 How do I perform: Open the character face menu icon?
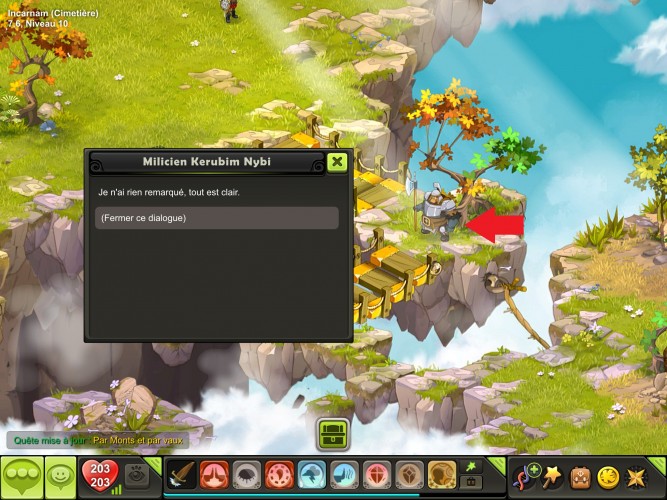[x=579, y=475]
